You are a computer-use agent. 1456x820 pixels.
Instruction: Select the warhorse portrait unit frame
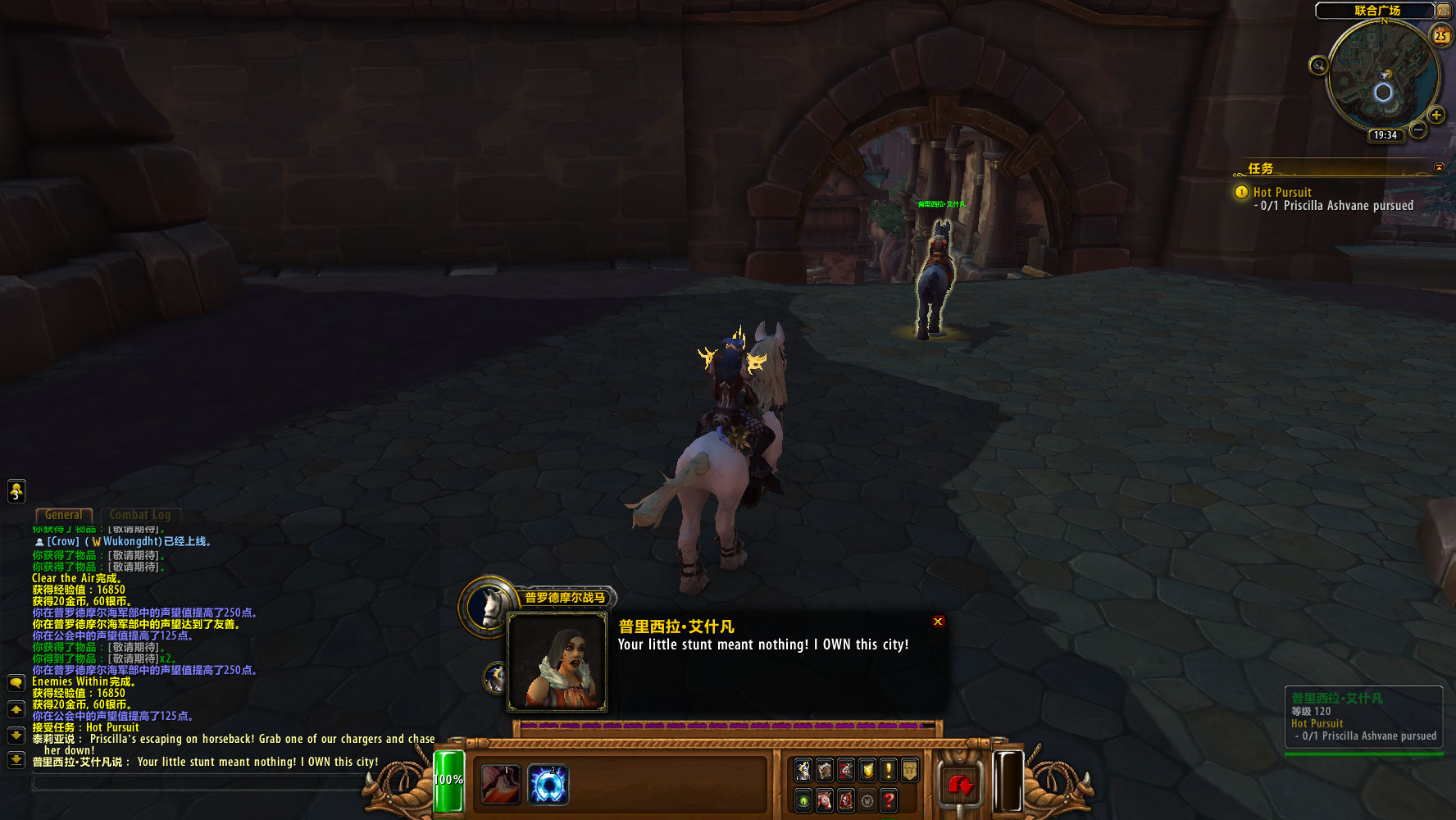pos(489,606)
